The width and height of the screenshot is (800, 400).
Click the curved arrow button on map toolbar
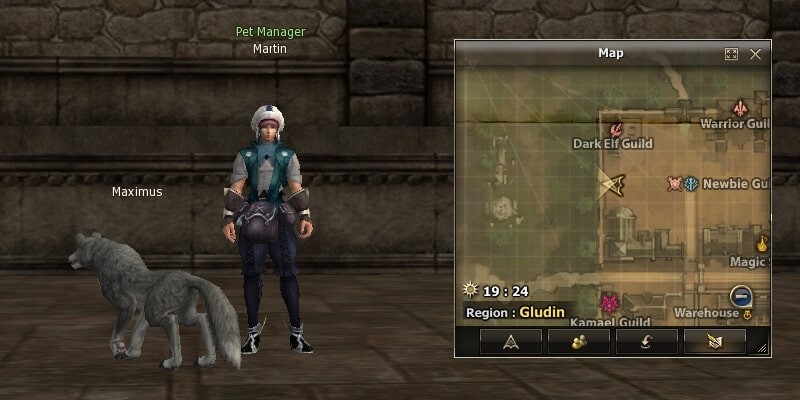coord(646,341)
